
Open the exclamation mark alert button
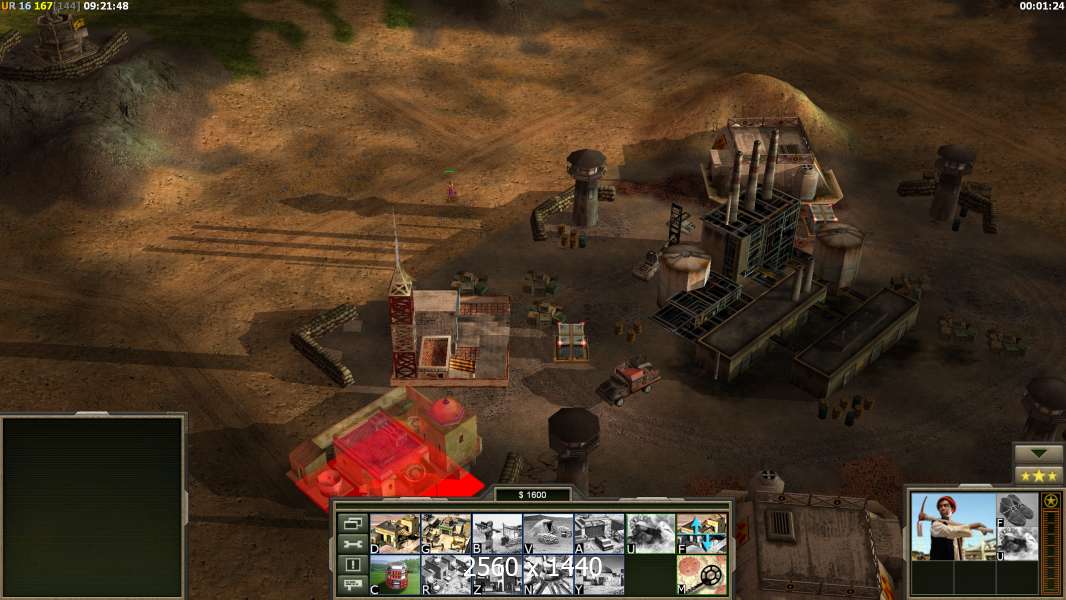352,565
